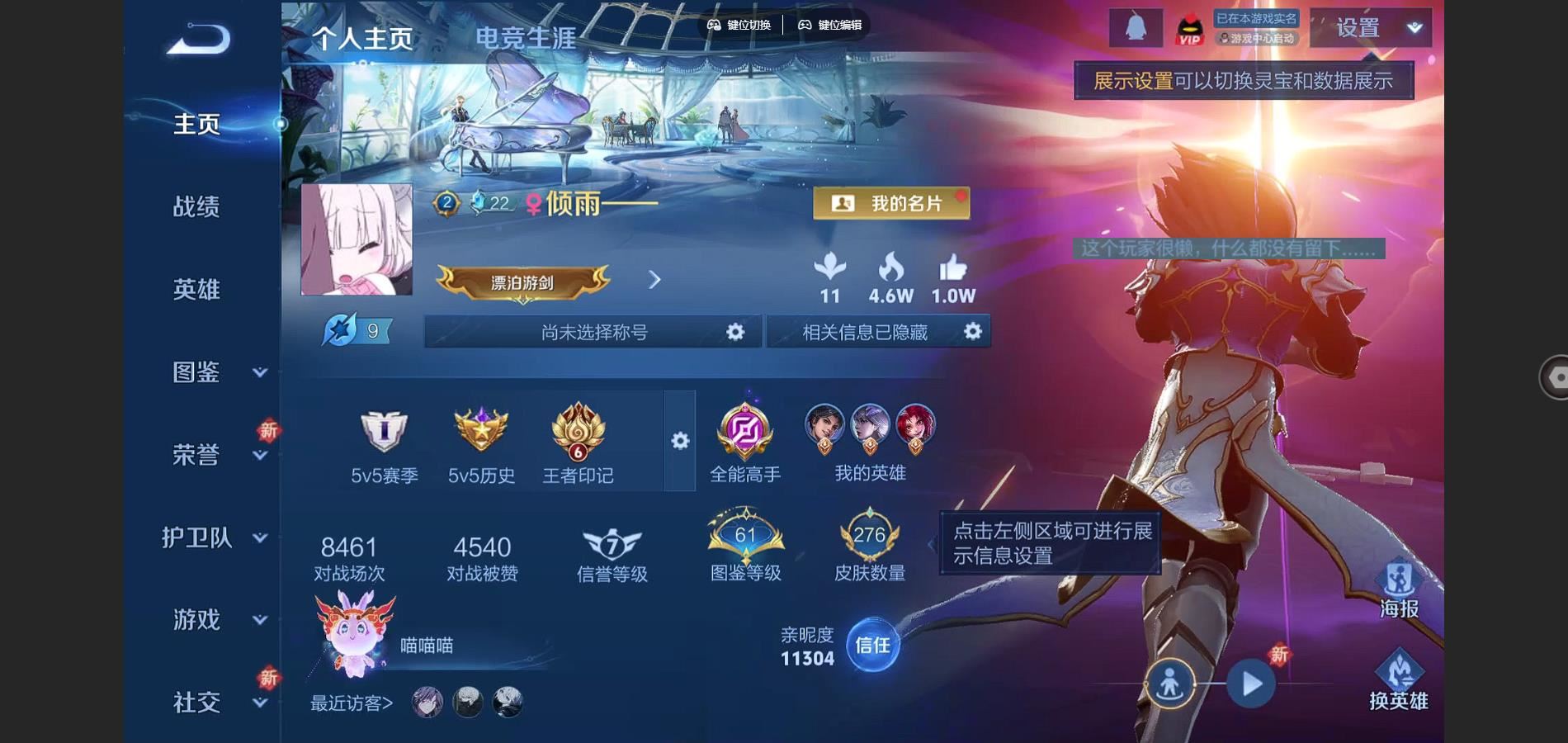
Task: Open the 英雄 sidebar entry
Action: click(x=196, y=289)
